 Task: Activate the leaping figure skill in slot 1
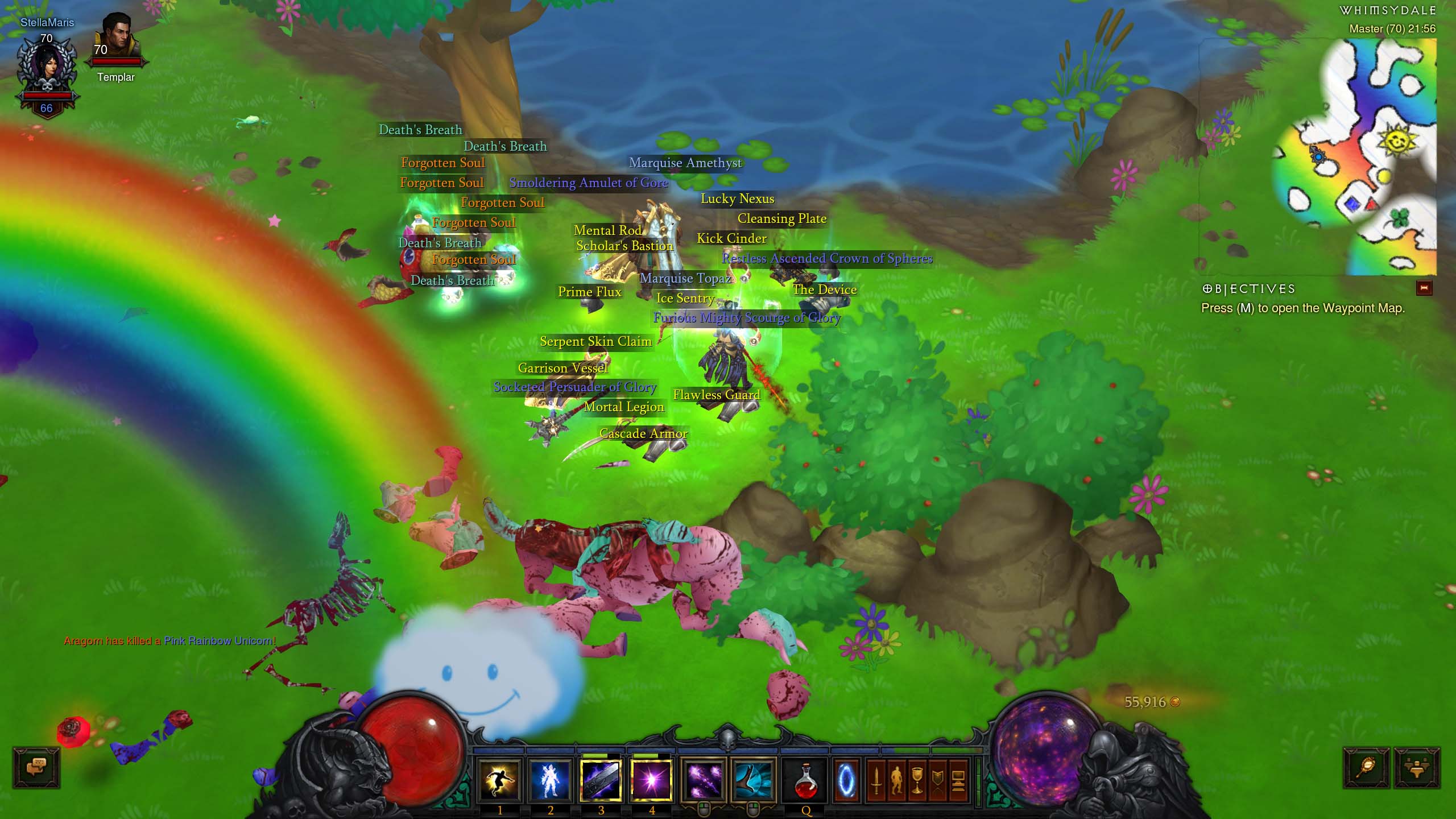[499, 780]
